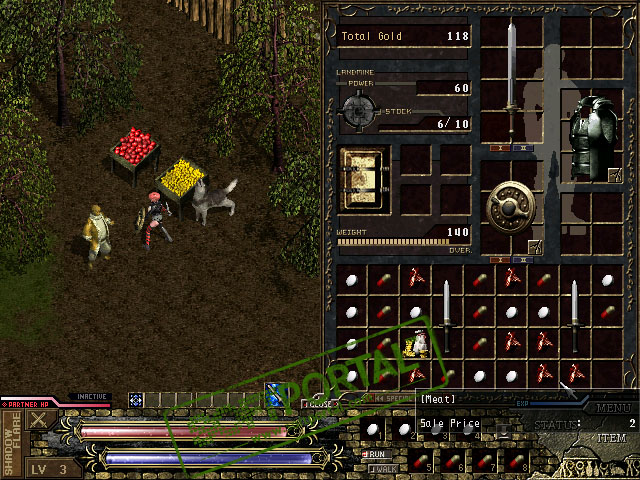Open the MENU button

612,408
